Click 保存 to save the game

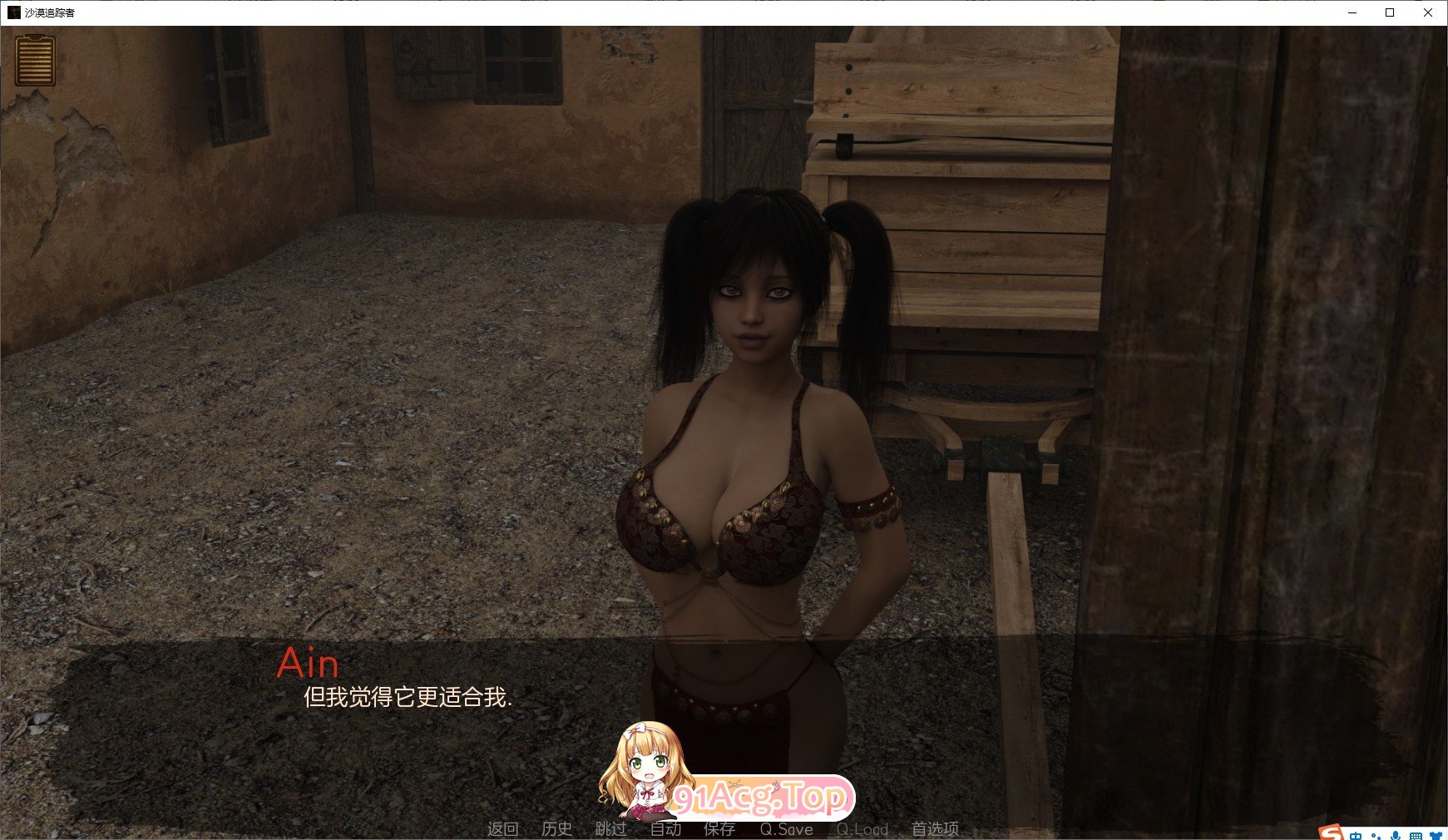tap(718, 828)
